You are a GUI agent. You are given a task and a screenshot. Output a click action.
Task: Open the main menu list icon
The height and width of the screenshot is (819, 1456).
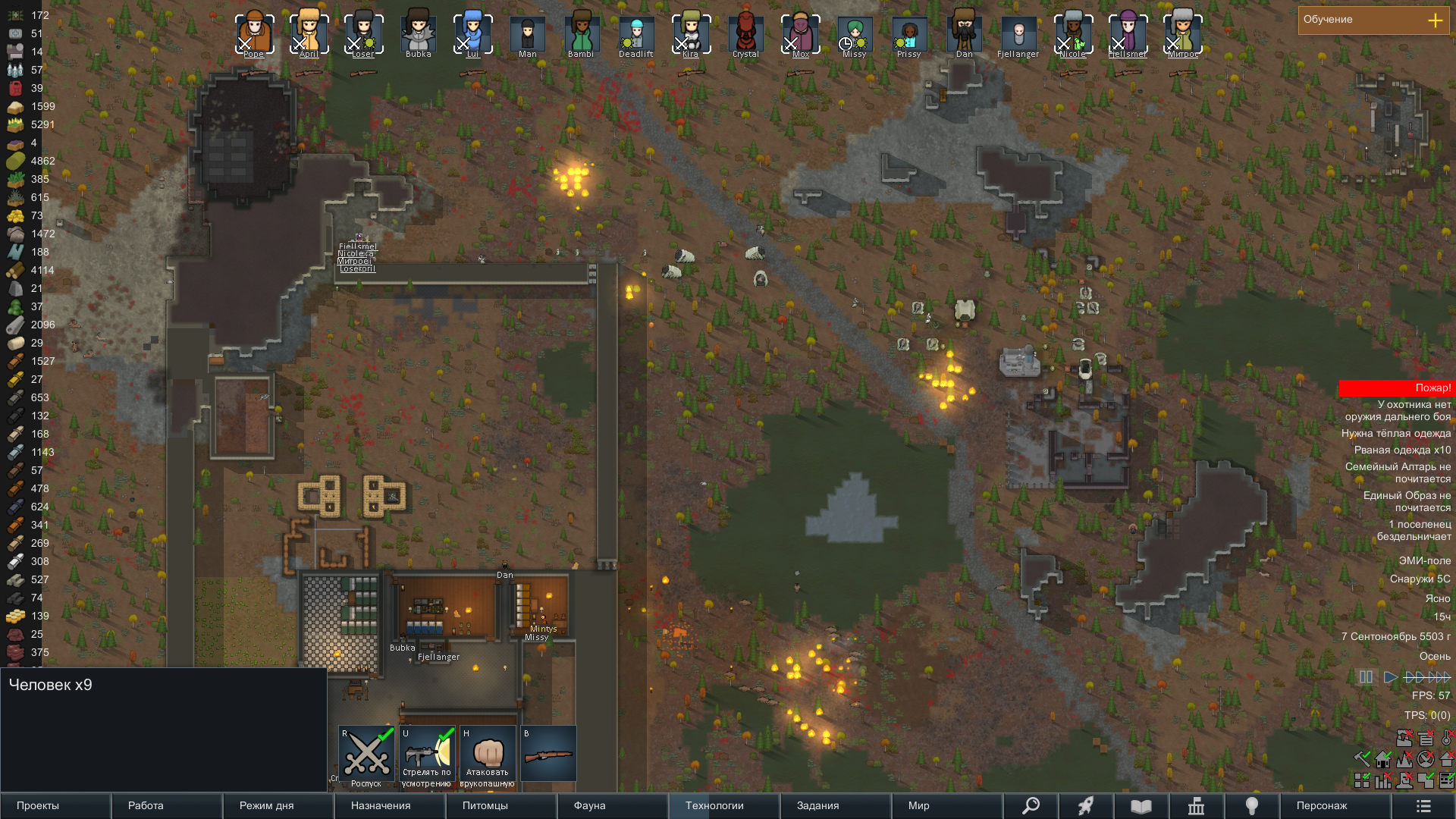(x=1423, y=806)
